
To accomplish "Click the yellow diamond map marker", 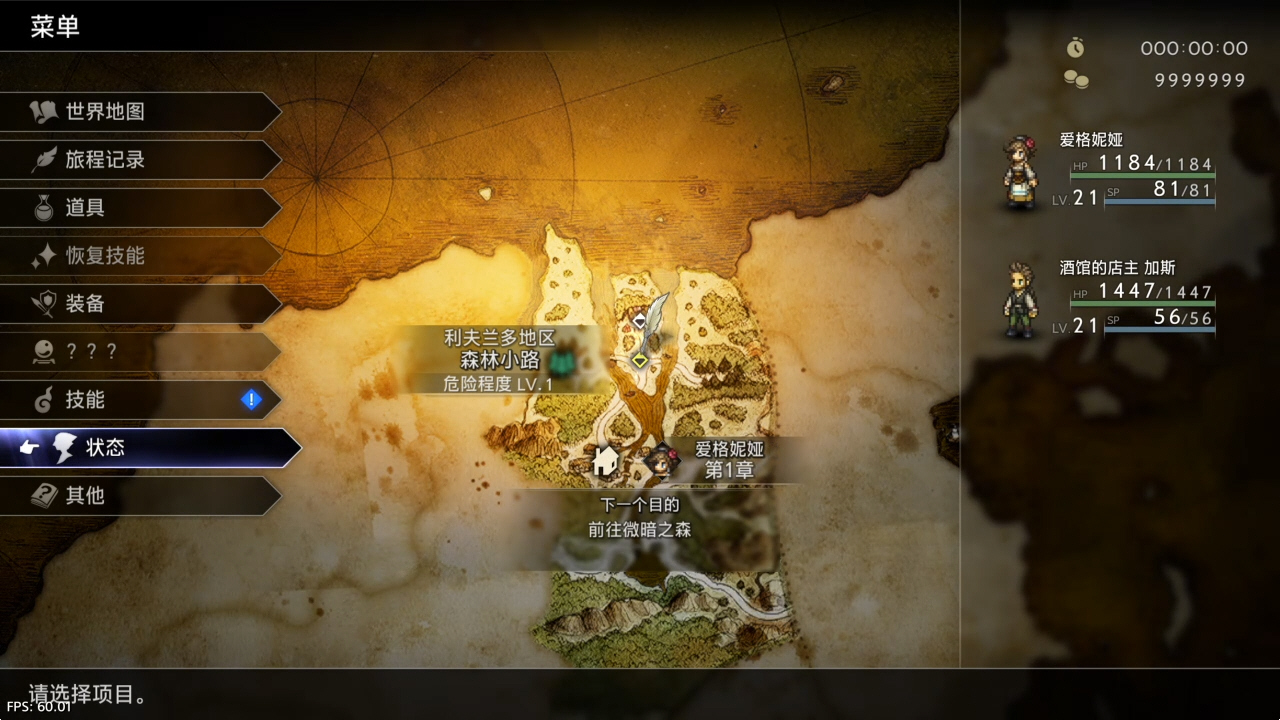I will (x=639, y=359).
